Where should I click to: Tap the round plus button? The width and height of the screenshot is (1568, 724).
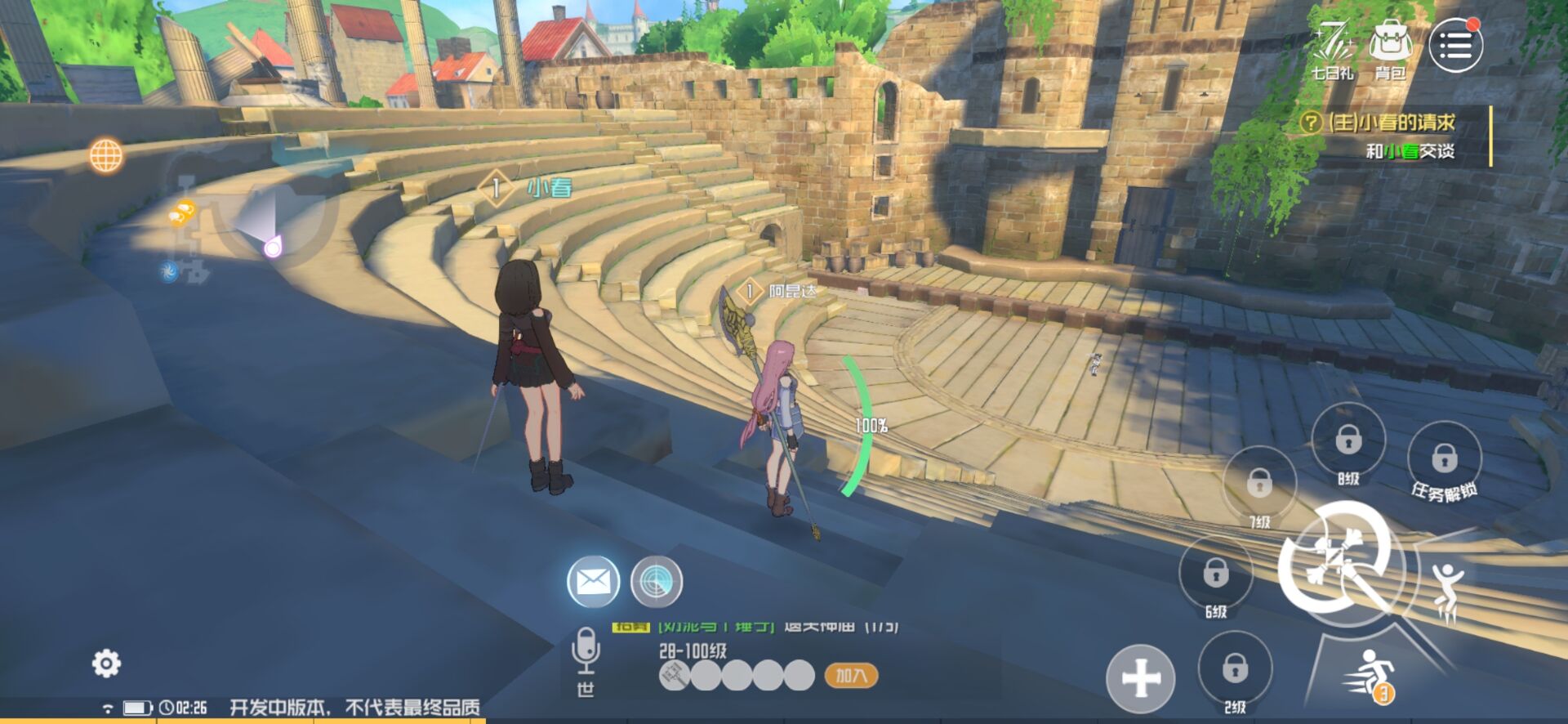1140,678
